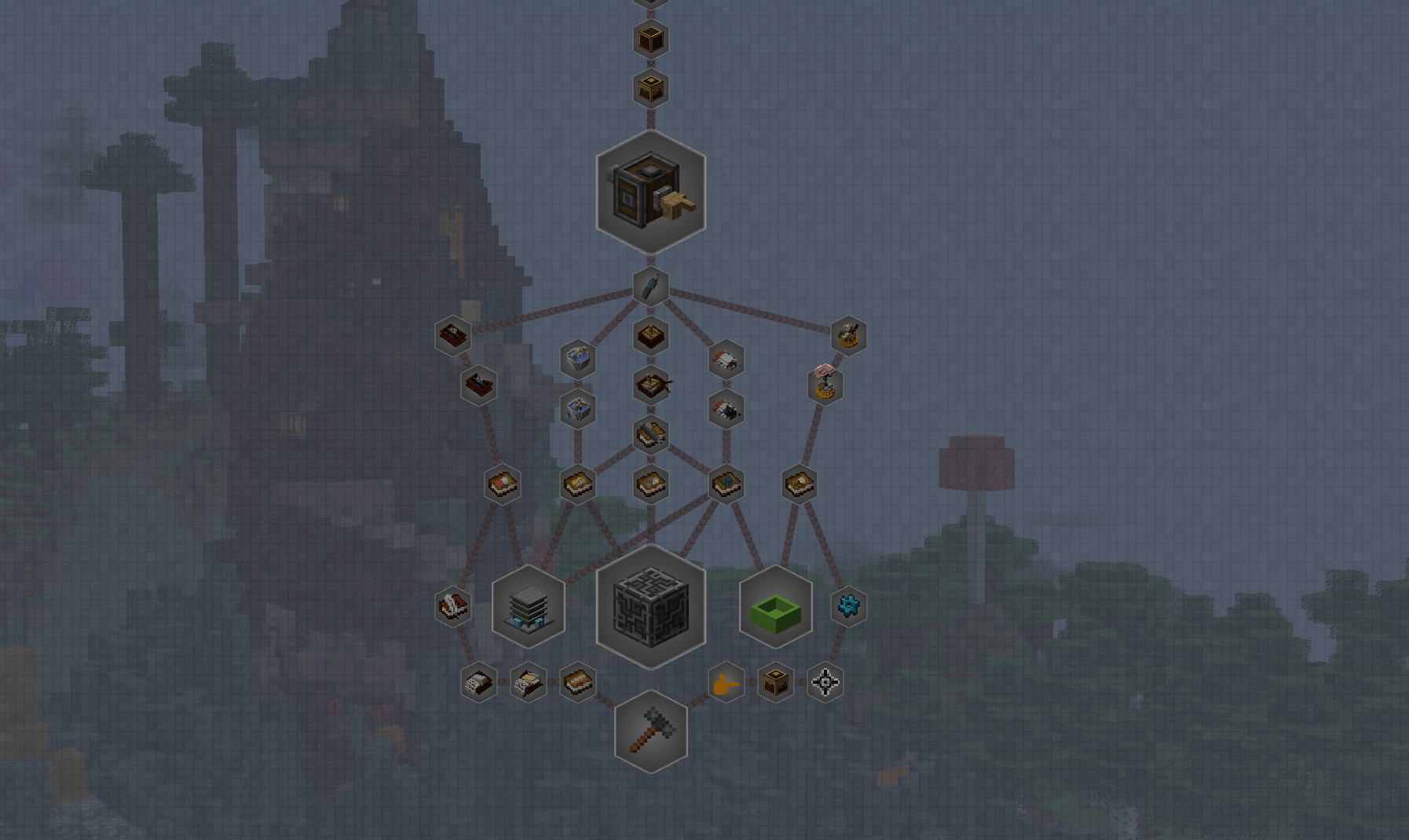This screenshot has height=840, width=1409.
Task: Click the black maze-patterned cube advancement
Action: coord(650,608)
